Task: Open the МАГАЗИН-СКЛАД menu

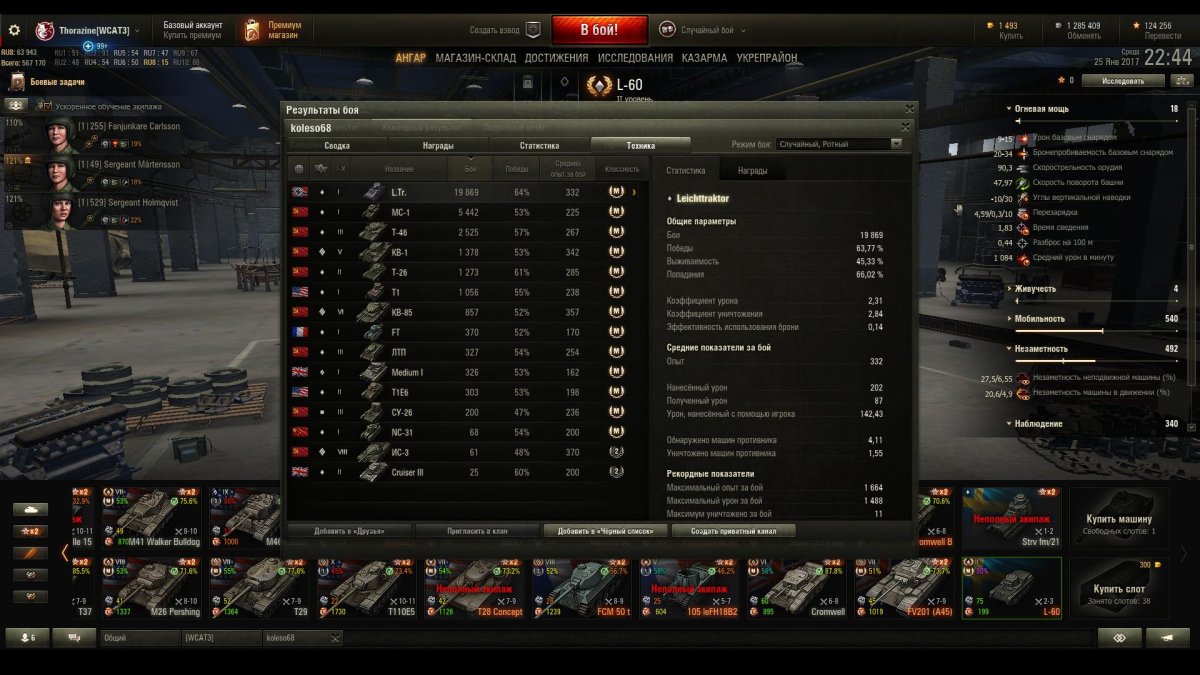Action: point(476,58)
